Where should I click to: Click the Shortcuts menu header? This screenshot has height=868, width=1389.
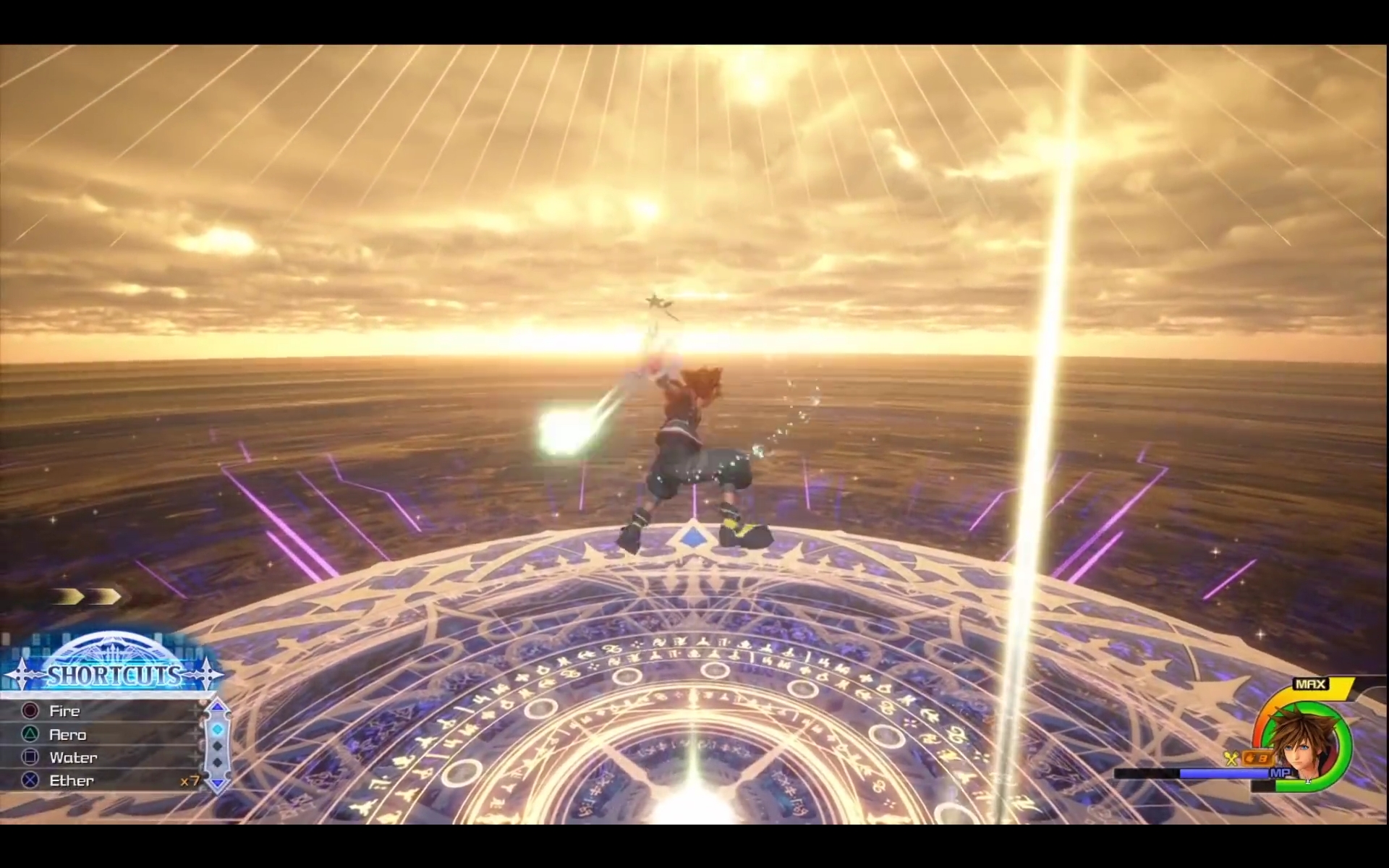(114, 676)
